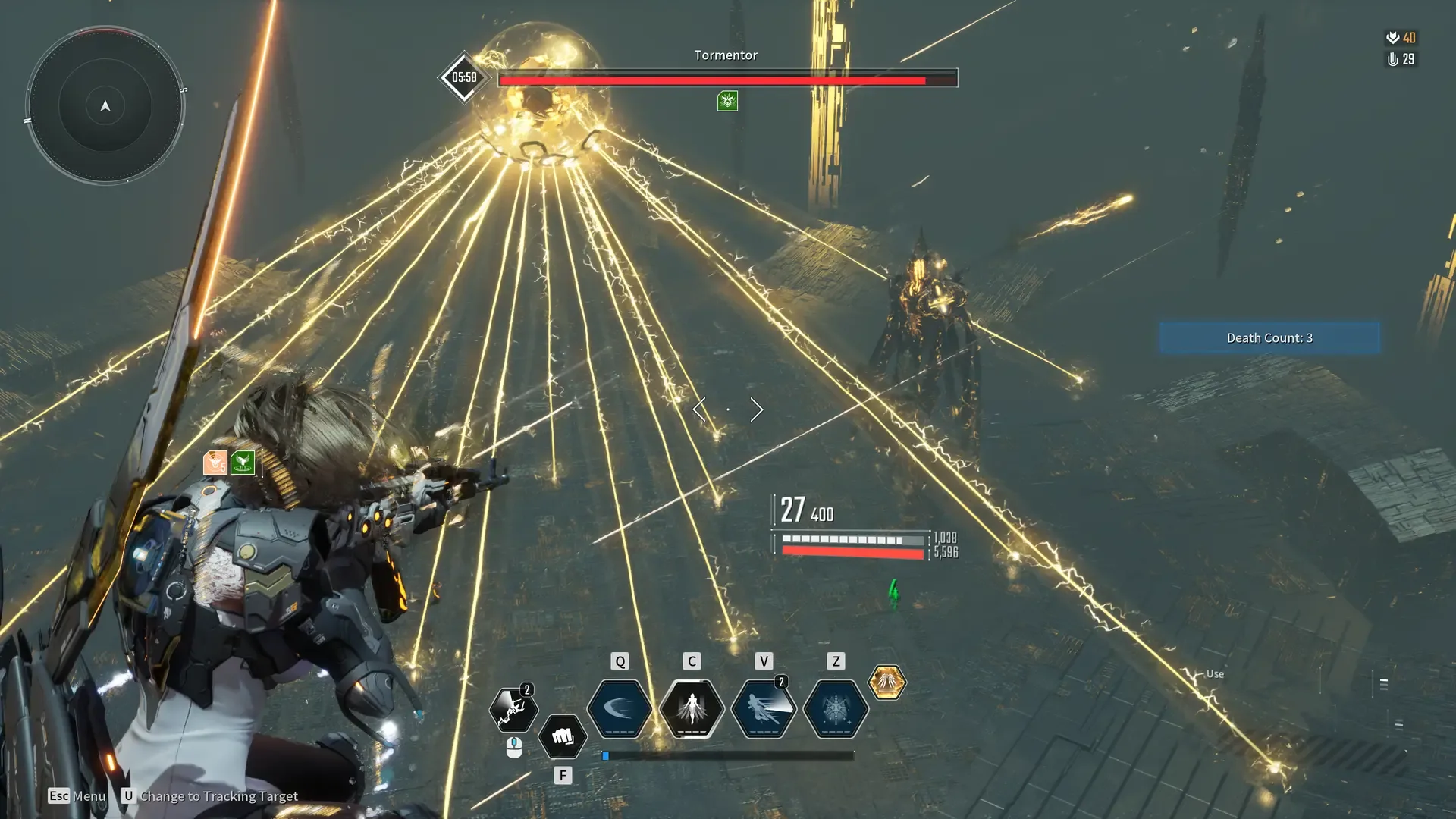The height and width of the screenshot is (819, 1456).
Task: Activate the crescent slash skill icon
Action: pos(620,708)
